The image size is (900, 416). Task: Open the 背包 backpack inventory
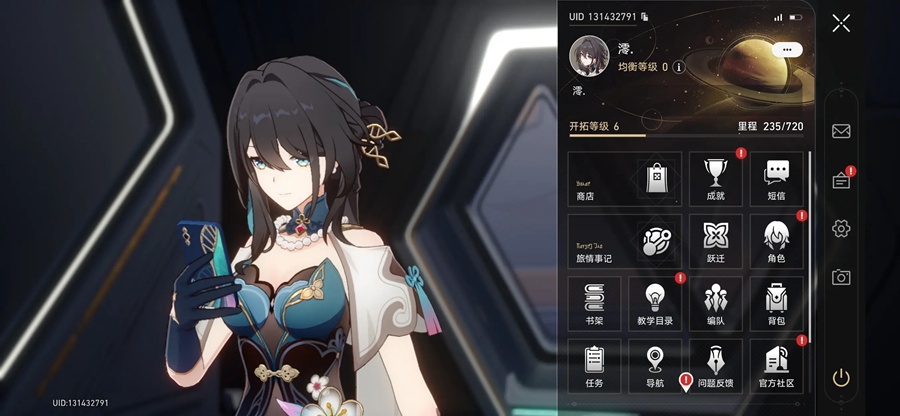[777, 304]
